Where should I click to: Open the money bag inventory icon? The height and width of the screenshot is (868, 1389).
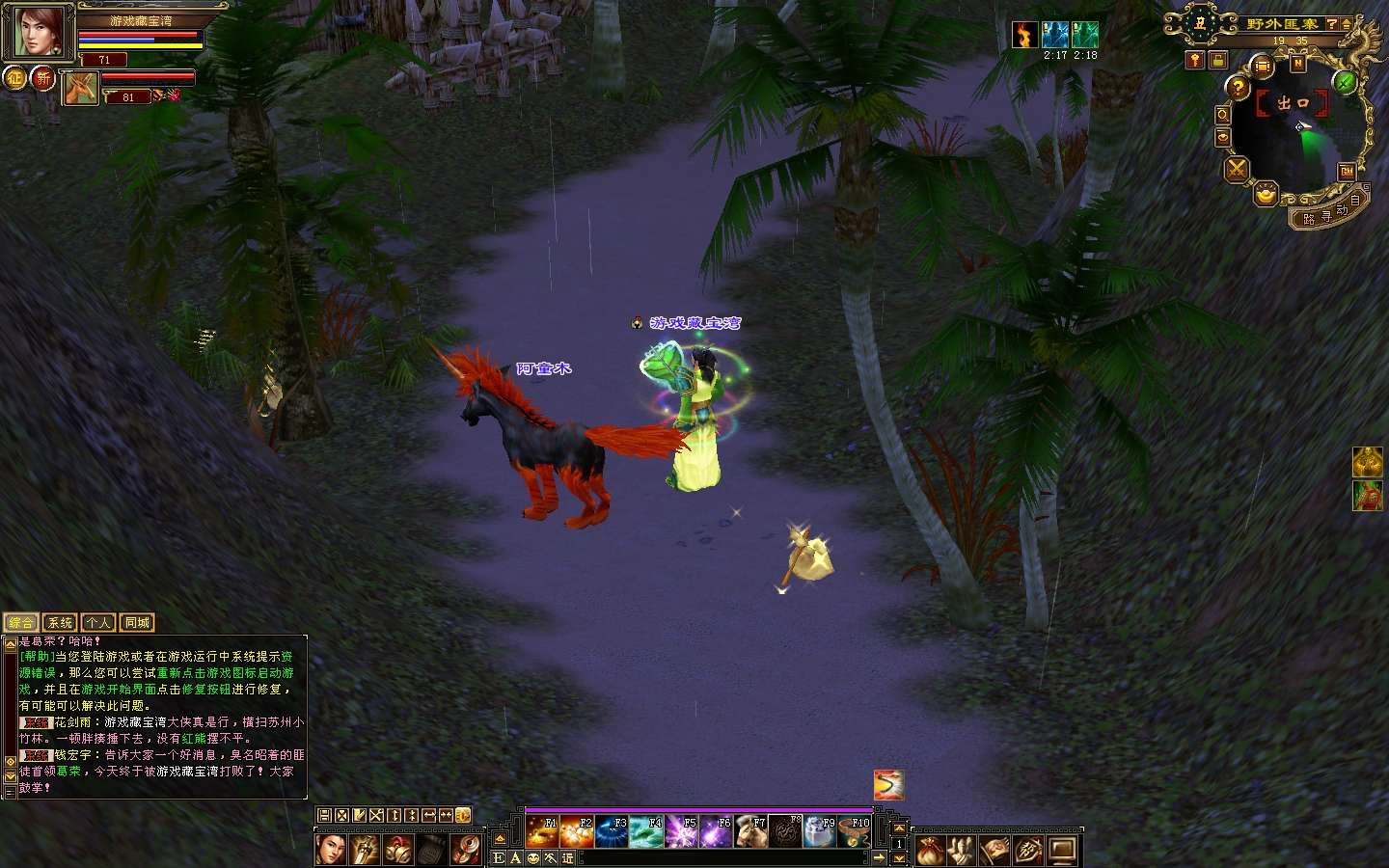[929, 851]
